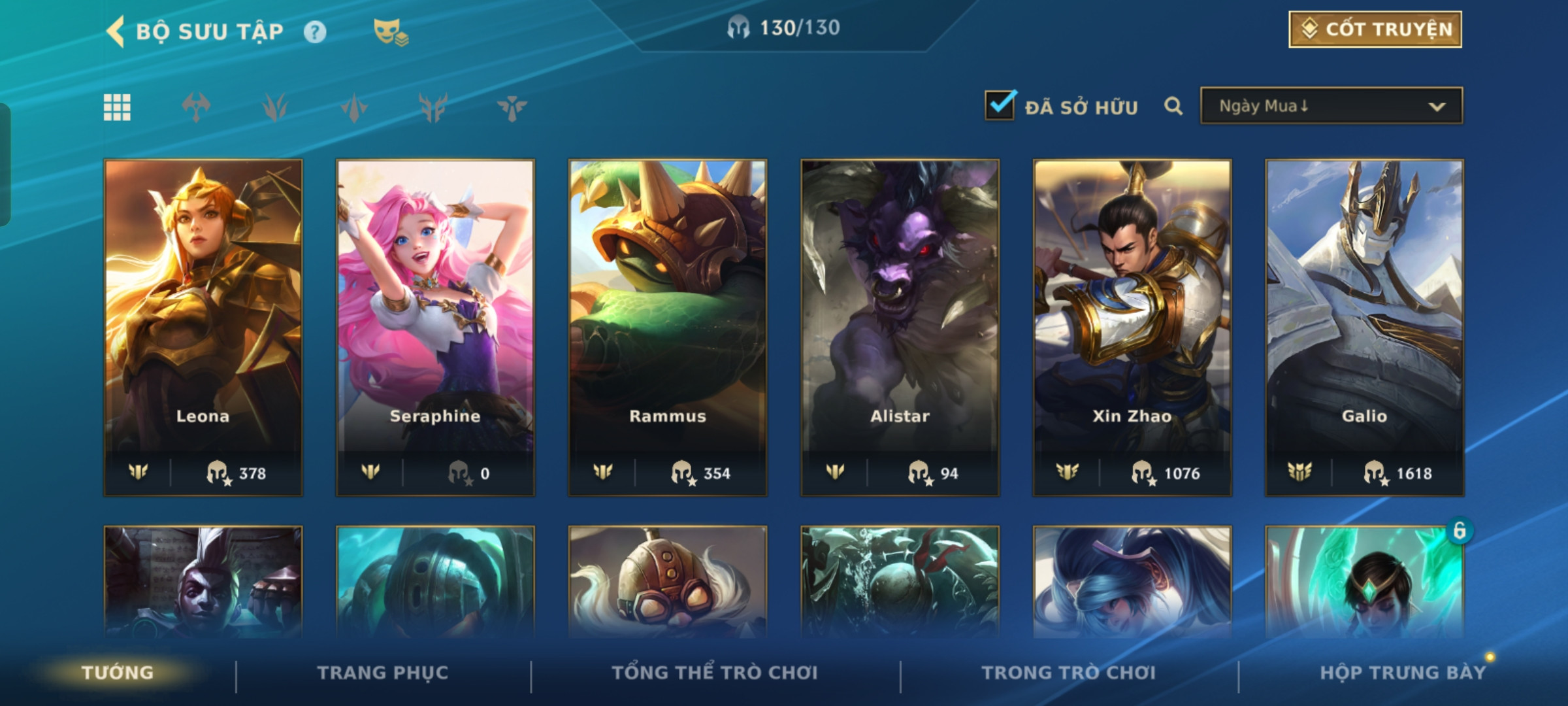Toggle the Đã Sở Hữu checkbox
Screen dimensions: 1568x706
pos(1000,105)
